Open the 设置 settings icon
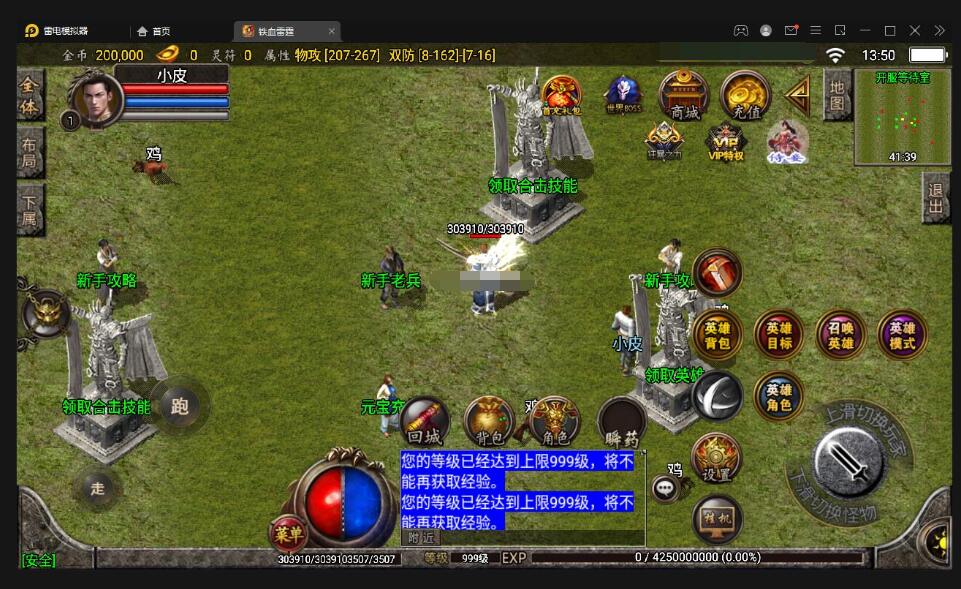Image resolution: width=961 pixels, height=589 pixels. pos(716,458)
